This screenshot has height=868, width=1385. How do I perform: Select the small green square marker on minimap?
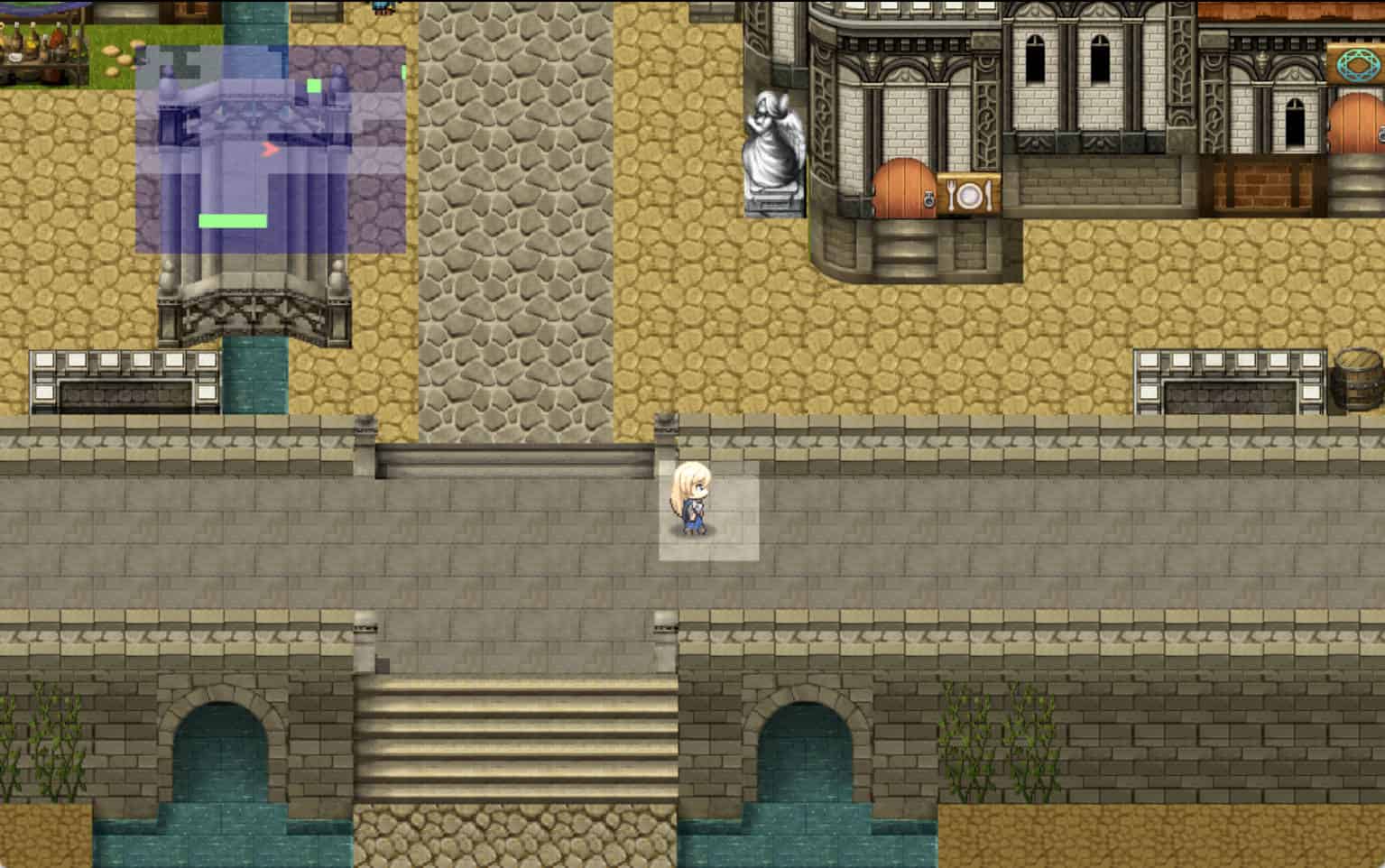(314, 86)
